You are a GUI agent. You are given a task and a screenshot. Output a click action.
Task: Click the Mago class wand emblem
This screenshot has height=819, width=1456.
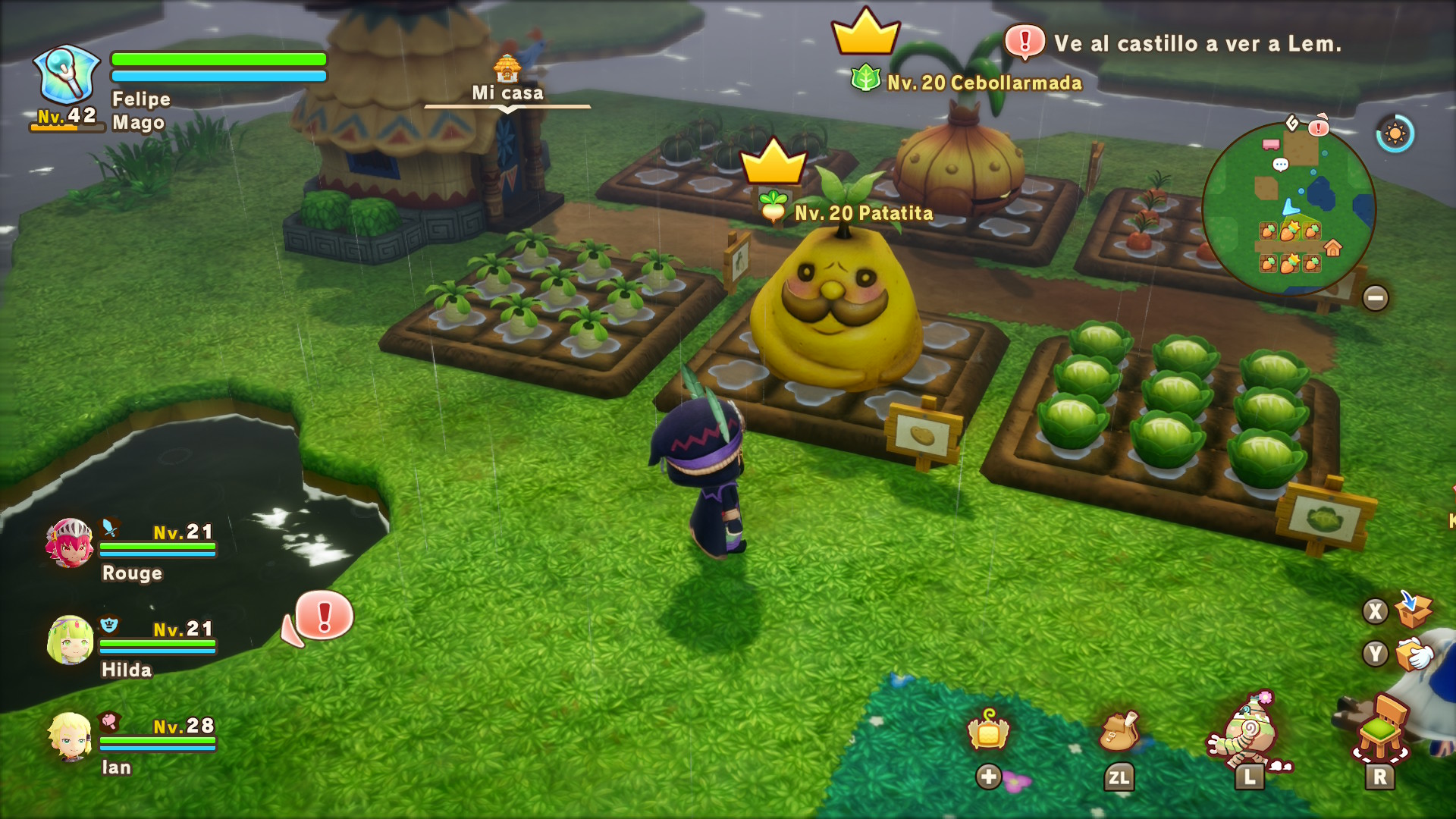pyautogui.click(x=67, y=74)
